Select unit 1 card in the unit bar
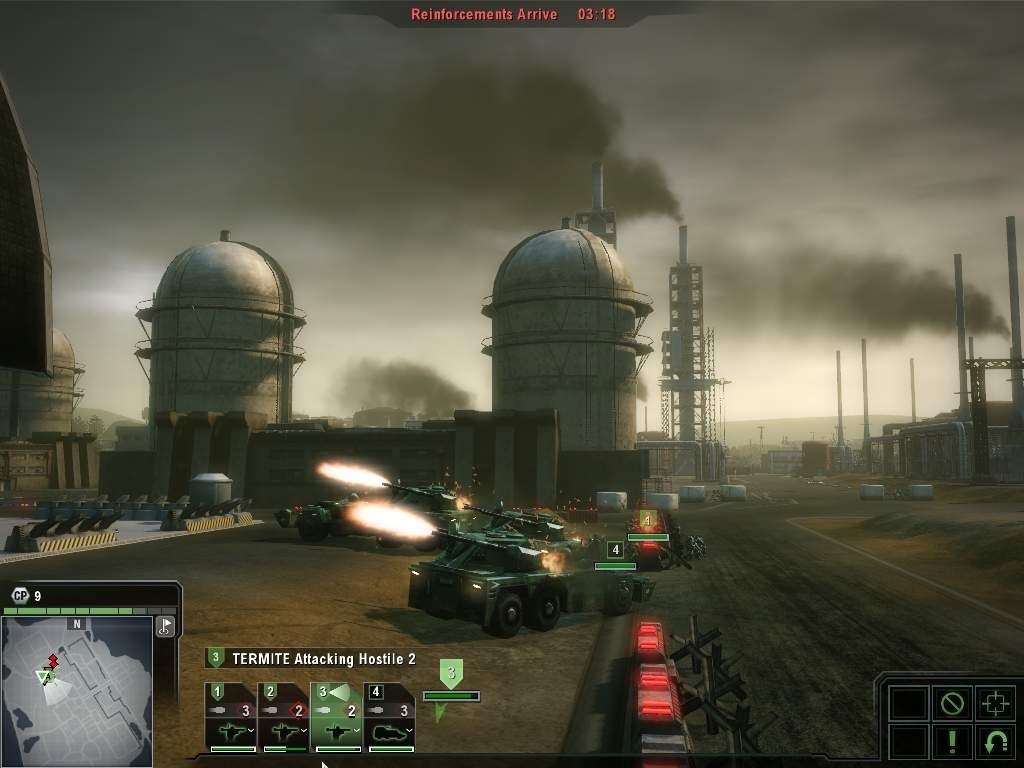The image size is (1024, 768). 231,717
